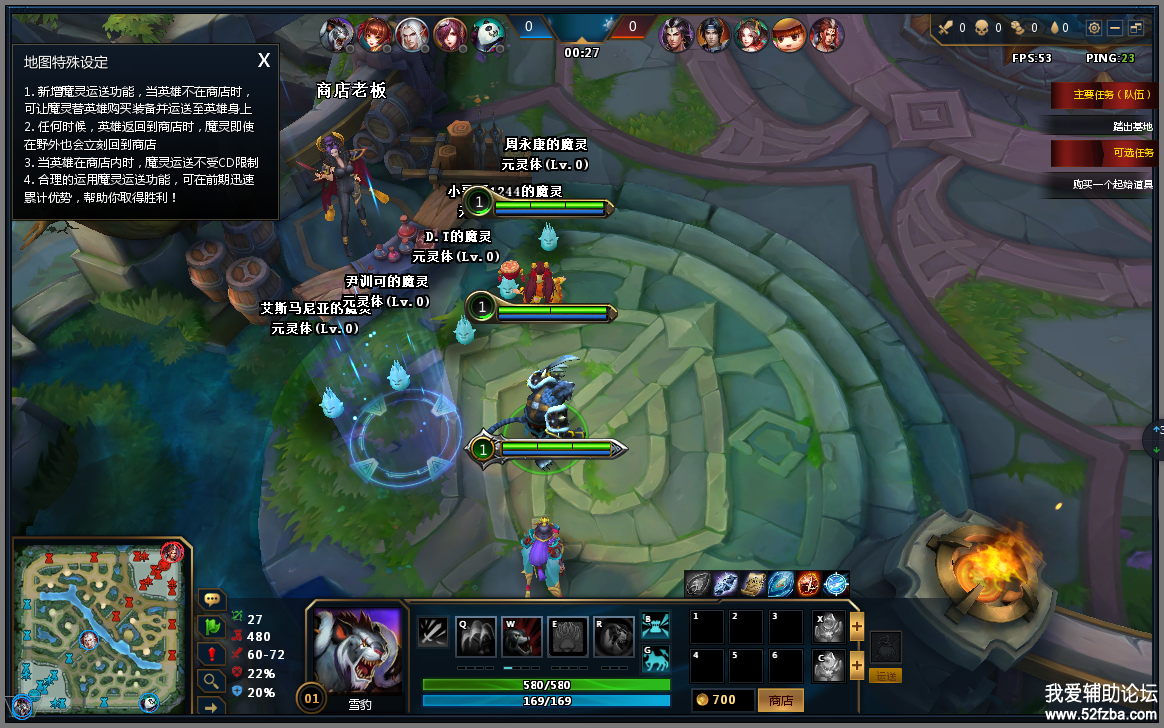
Task: Expand the 主要任务 main quest header
Action: tap(1104, 96)
